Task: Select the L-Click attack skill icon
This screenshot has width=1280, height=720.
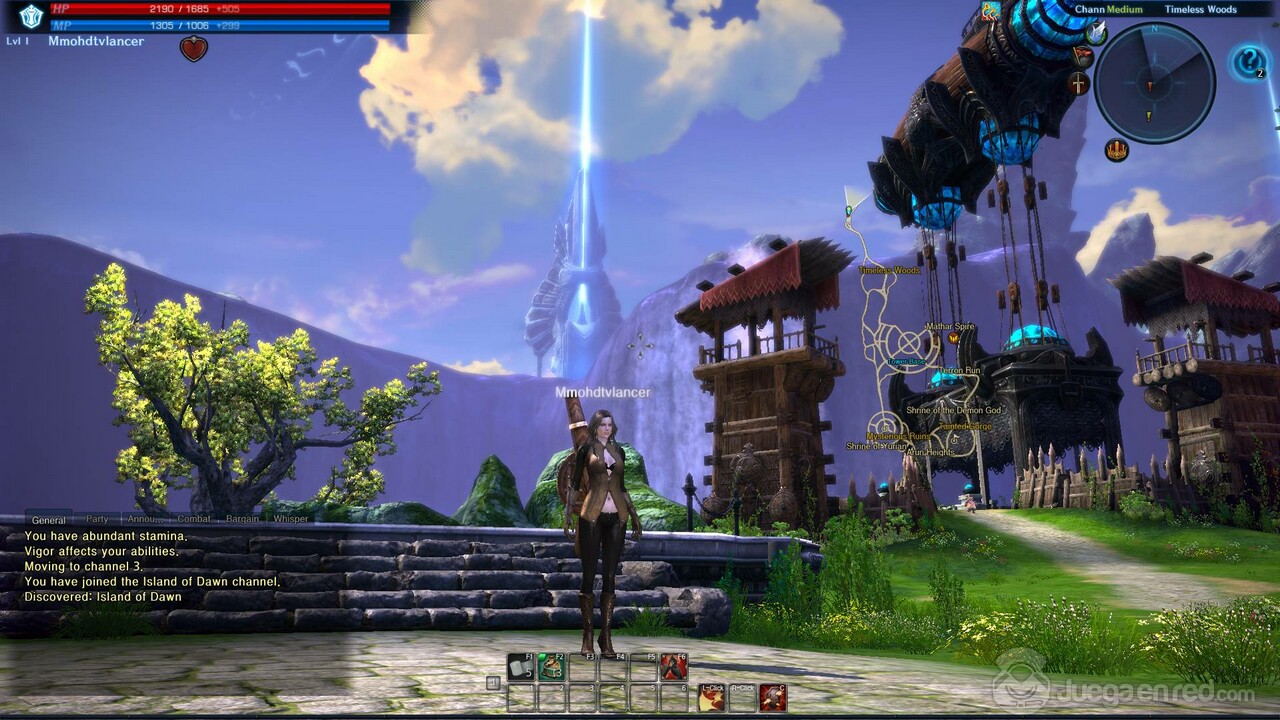Action: 712,697
